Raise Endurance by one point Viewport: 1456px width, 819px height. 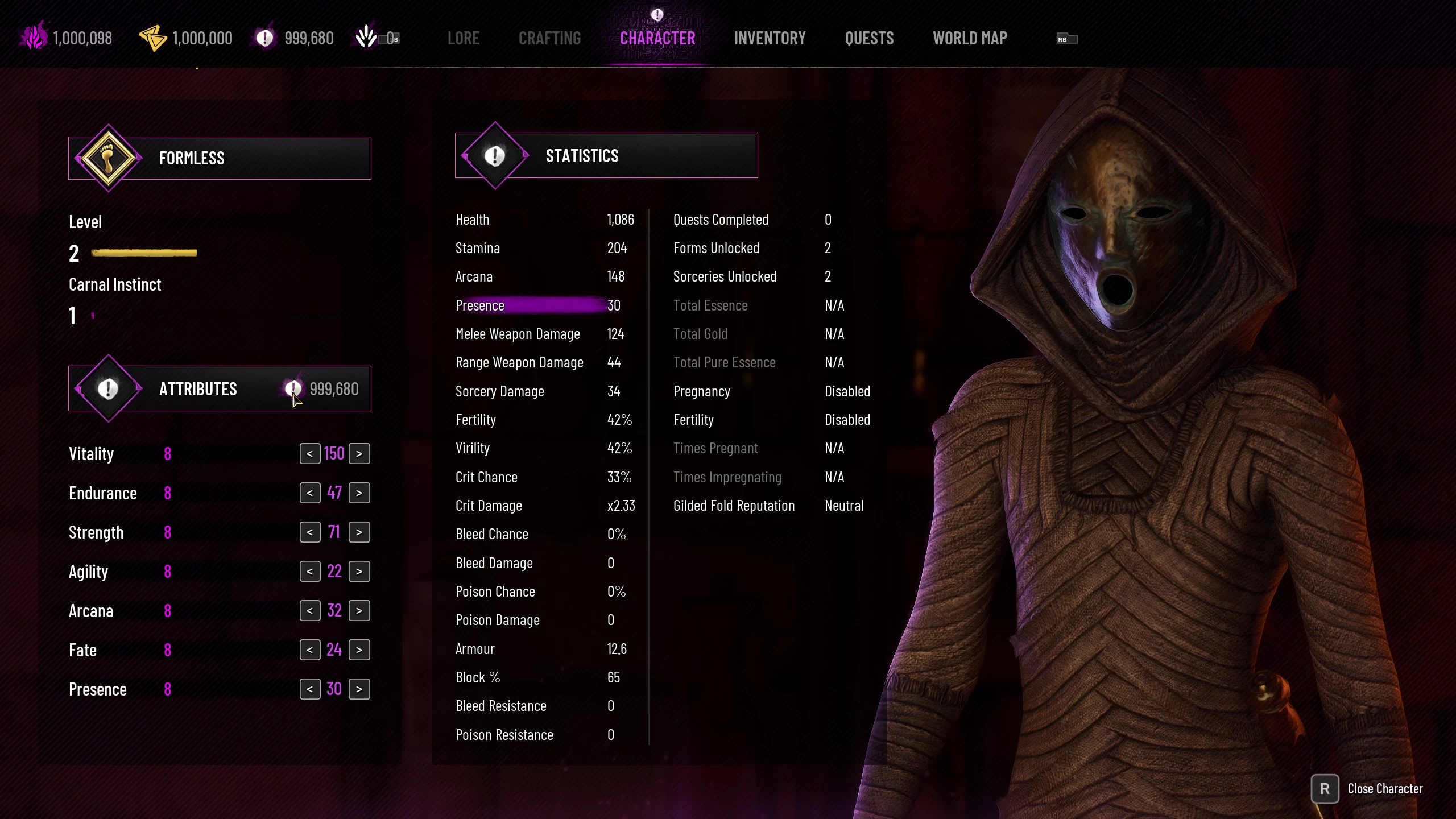click(359, 493)
